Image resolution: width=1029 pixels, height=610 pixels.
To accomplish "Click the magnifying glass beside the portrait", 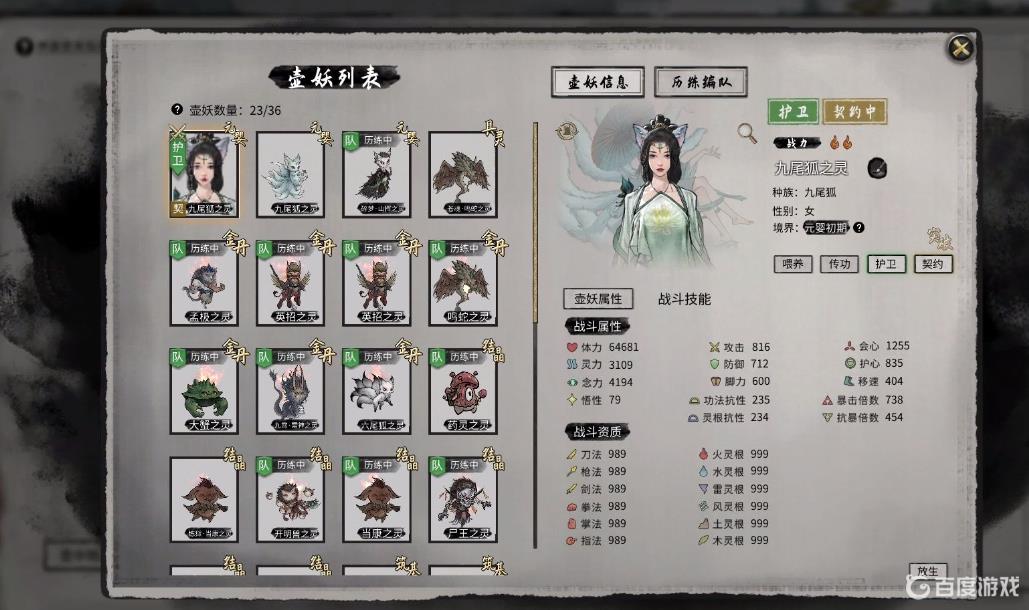I will coord(746,132).
